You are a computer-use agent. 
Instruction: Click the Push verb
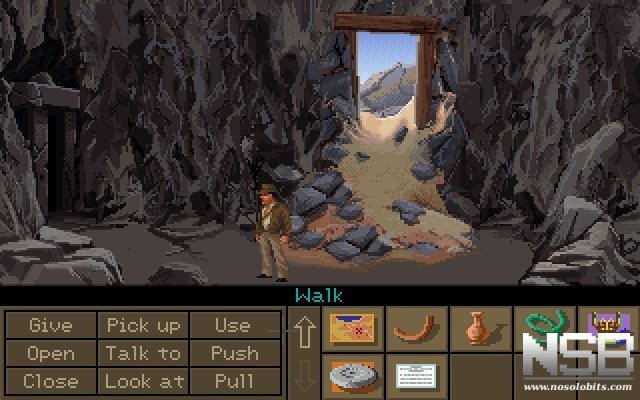pyautogui.click(x=232, y=353)
